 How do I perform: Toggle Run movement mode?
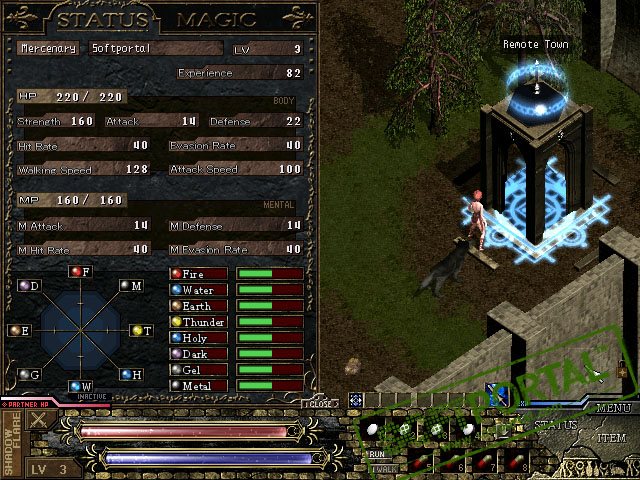coord(378,453)
